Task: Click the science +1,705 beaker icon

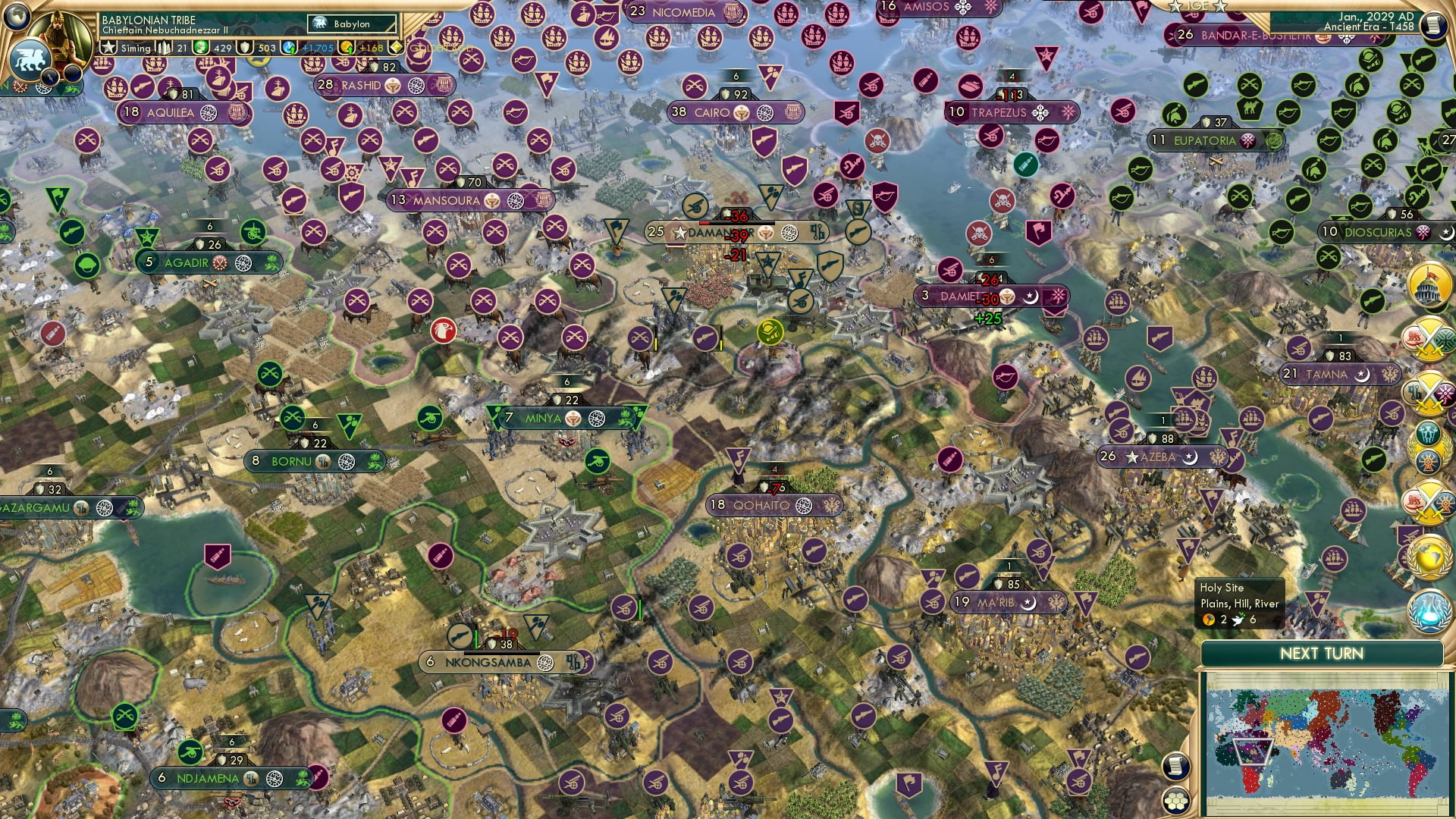Action: (287, 47)
